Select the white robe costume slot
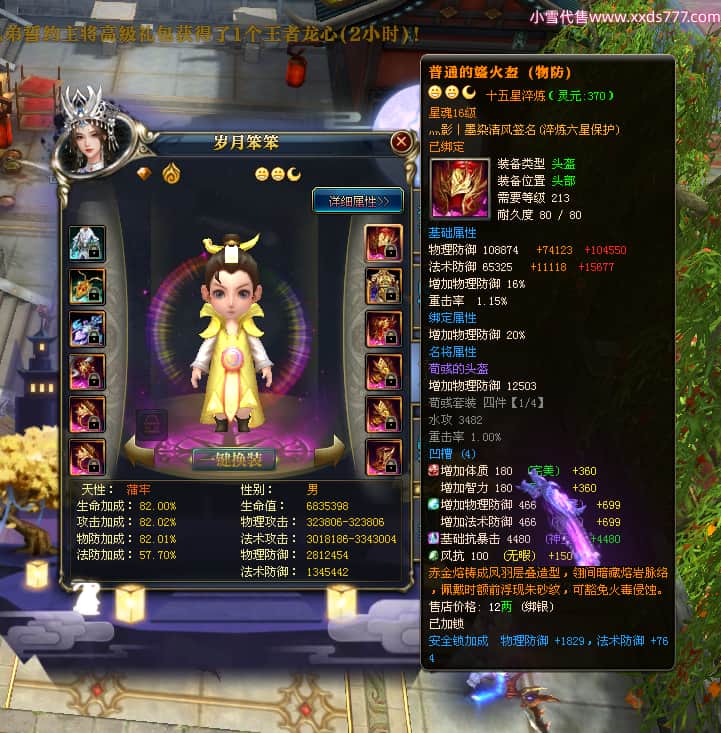 click(x=87, y=243)
